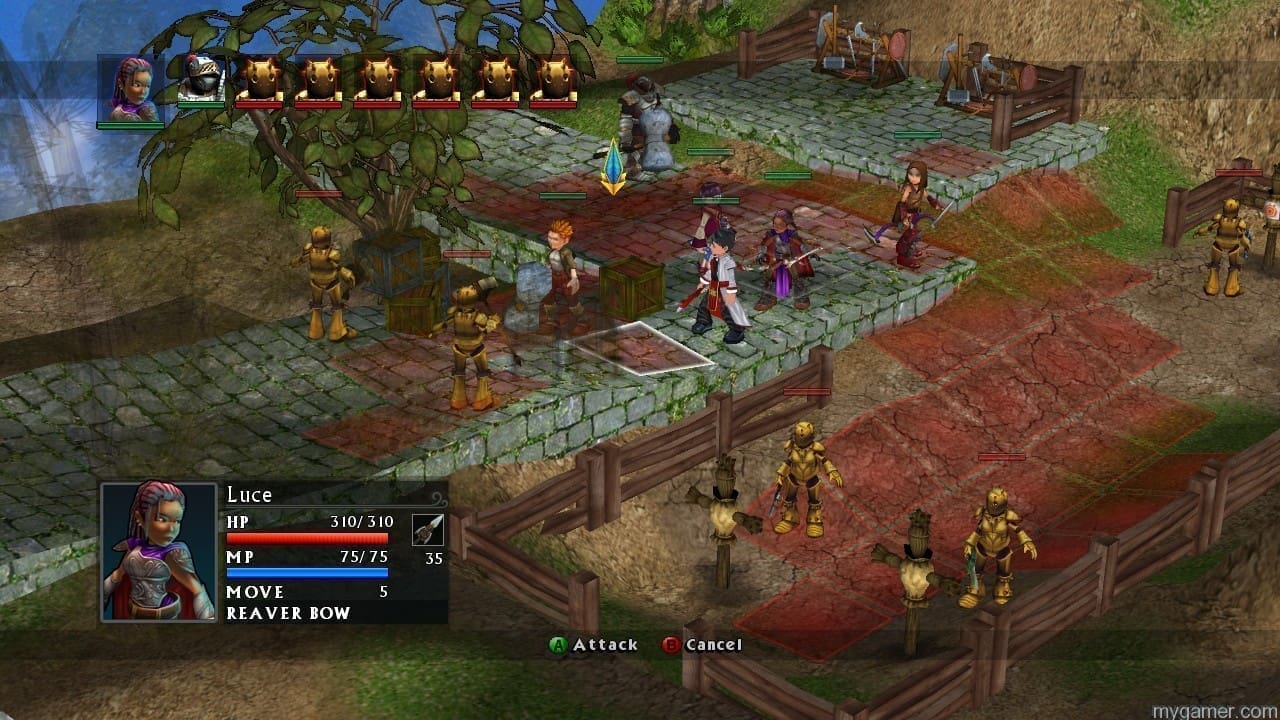Click the helmeted knight turn order portrait

(201, 79)
